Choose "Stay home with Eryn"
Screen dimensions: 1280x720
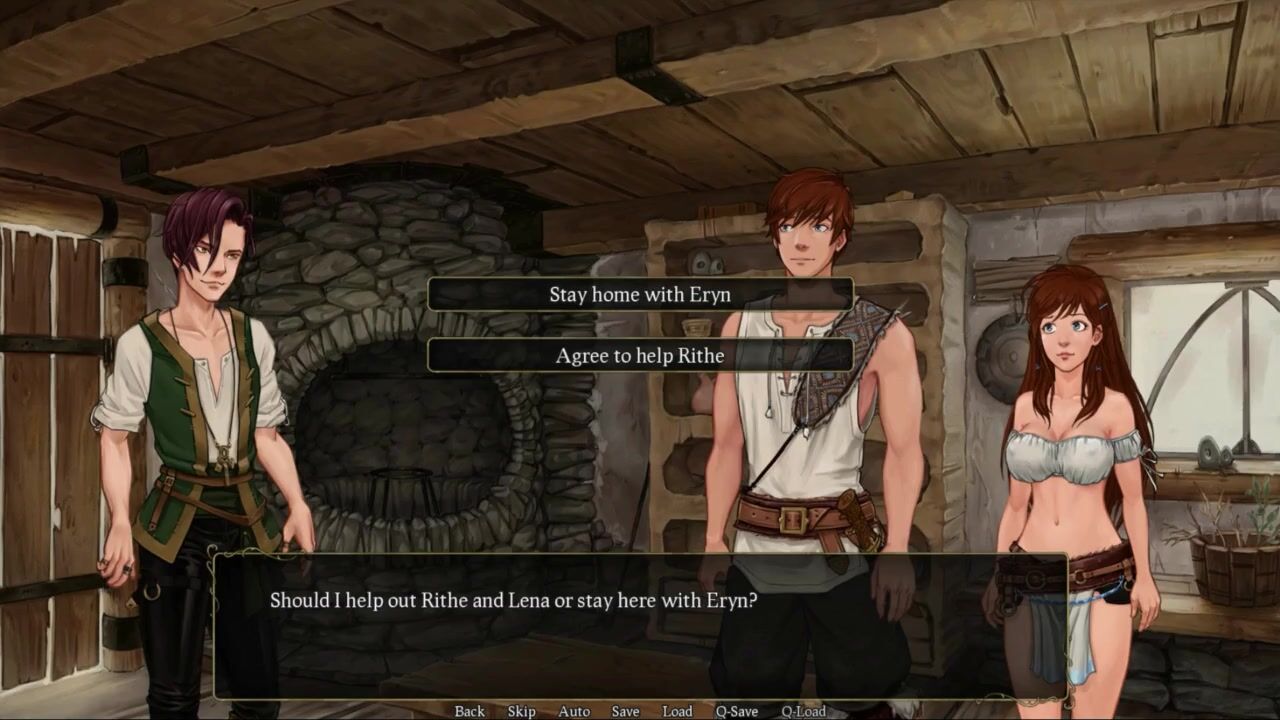tap(640, 295)
